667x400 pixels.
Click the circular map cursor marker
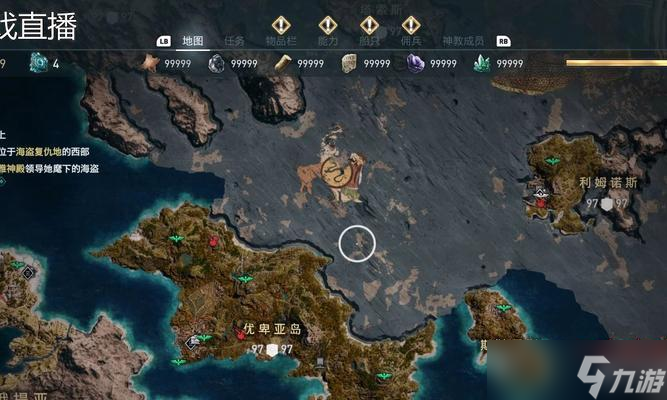357,243
